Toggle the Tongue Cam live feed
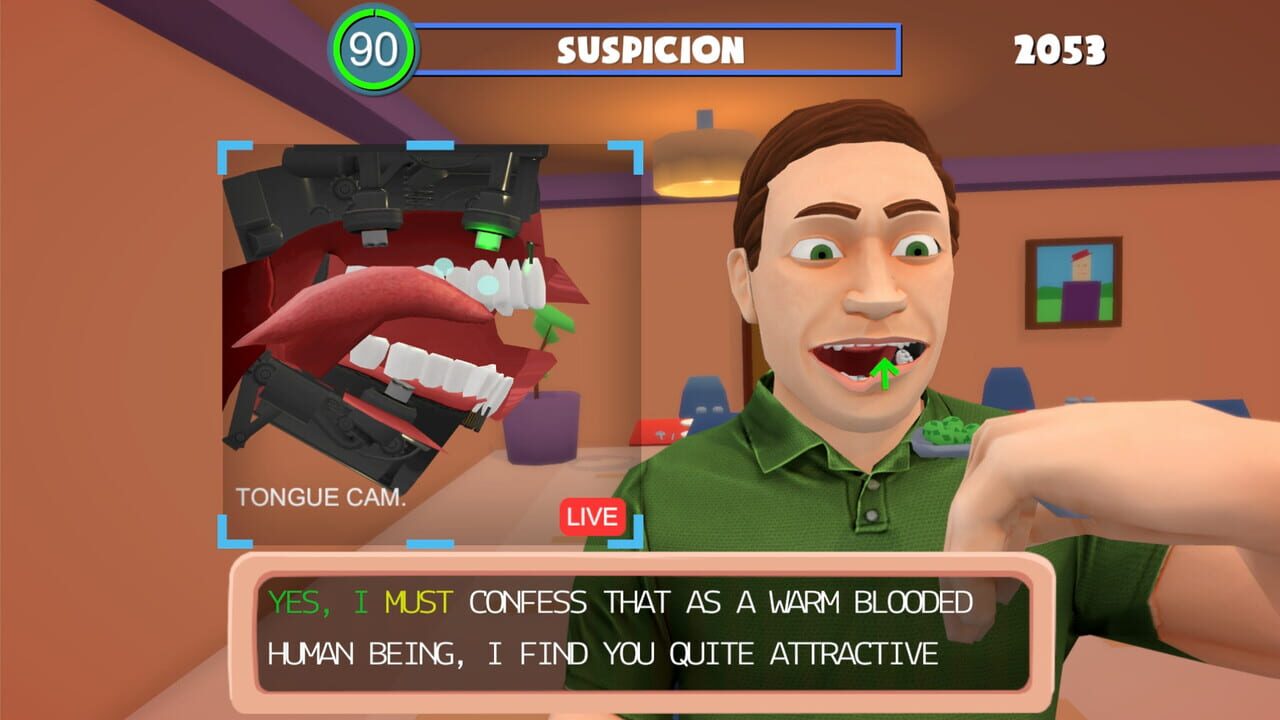The image size is (1280, 720). [591, 517]
